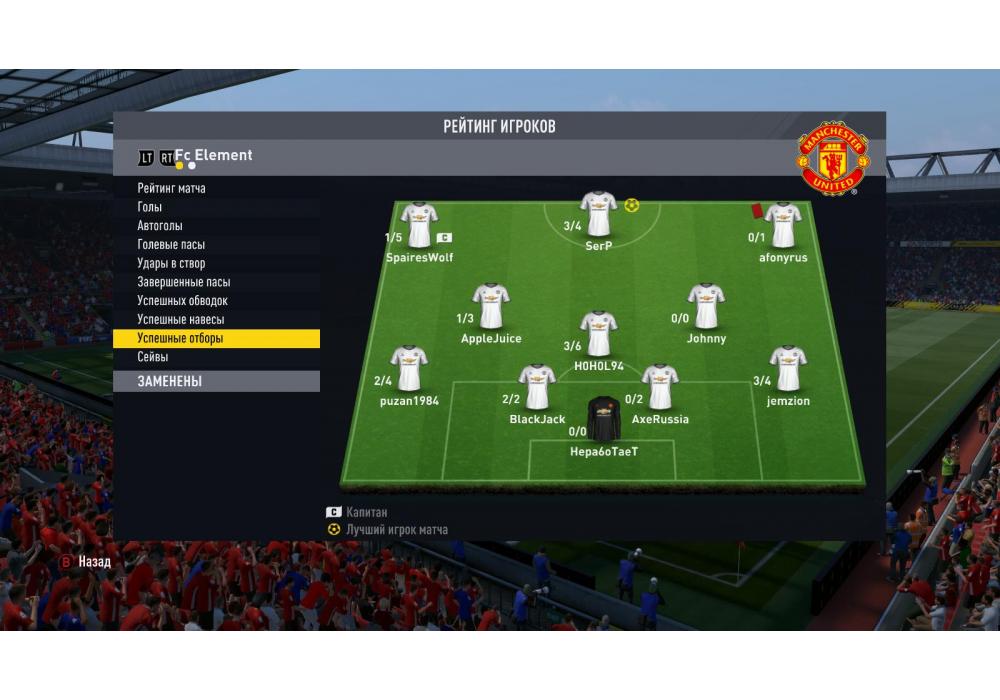
Task: Select Удары в створ in the list
Action: tap(171, 264)
